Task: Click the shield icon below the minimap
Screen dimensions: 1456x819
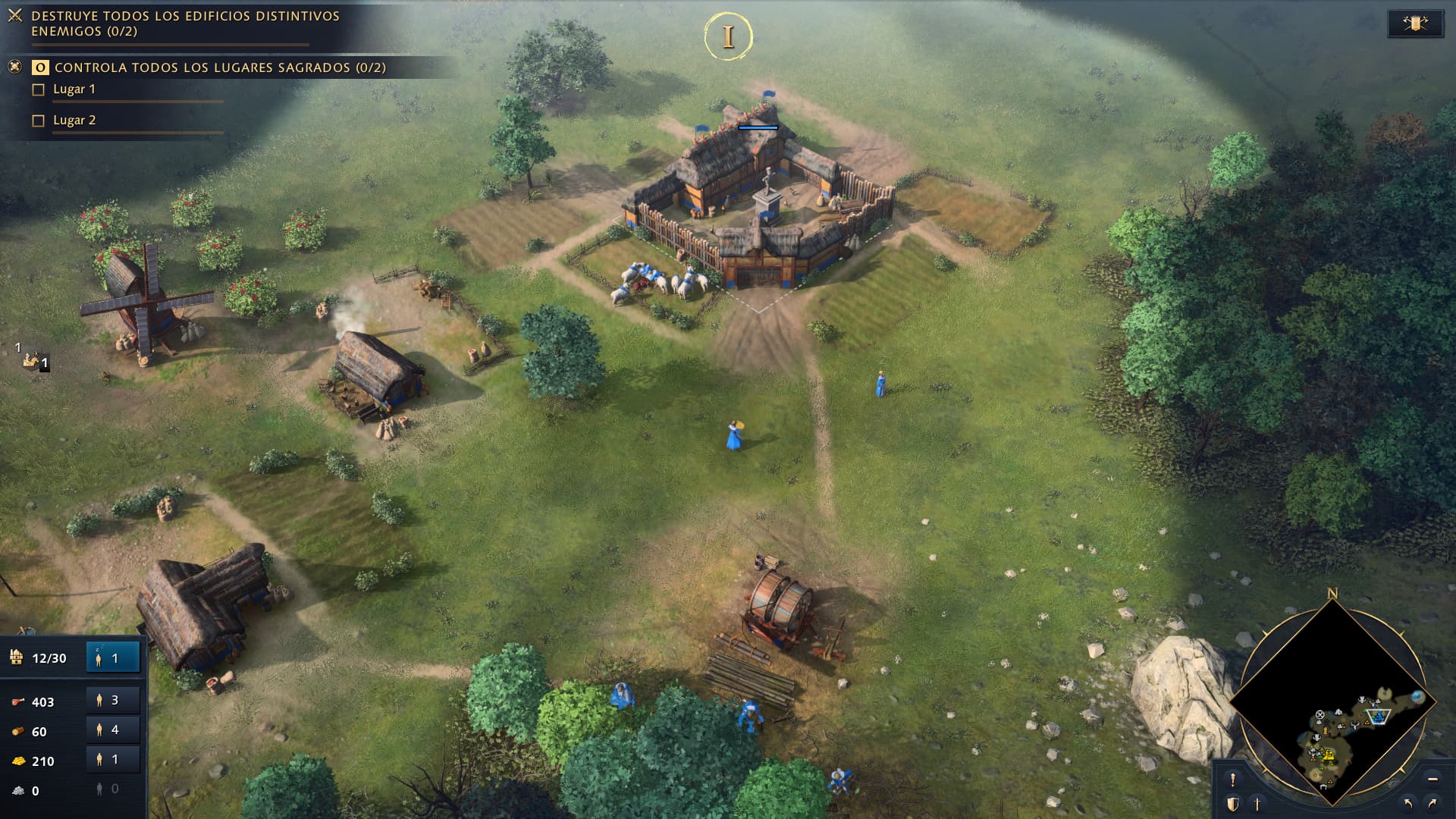Action: 1233,804
